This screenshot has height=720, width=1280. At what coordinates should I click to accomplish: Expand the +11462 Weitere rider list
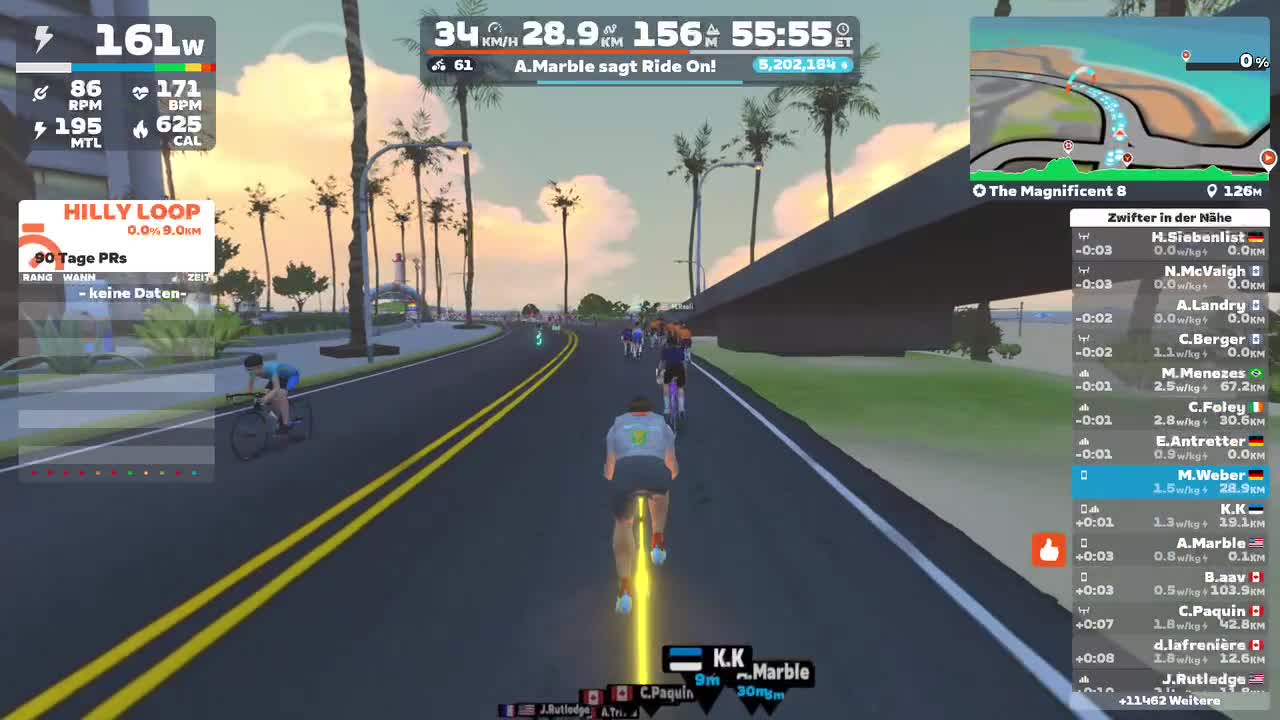1170,701
